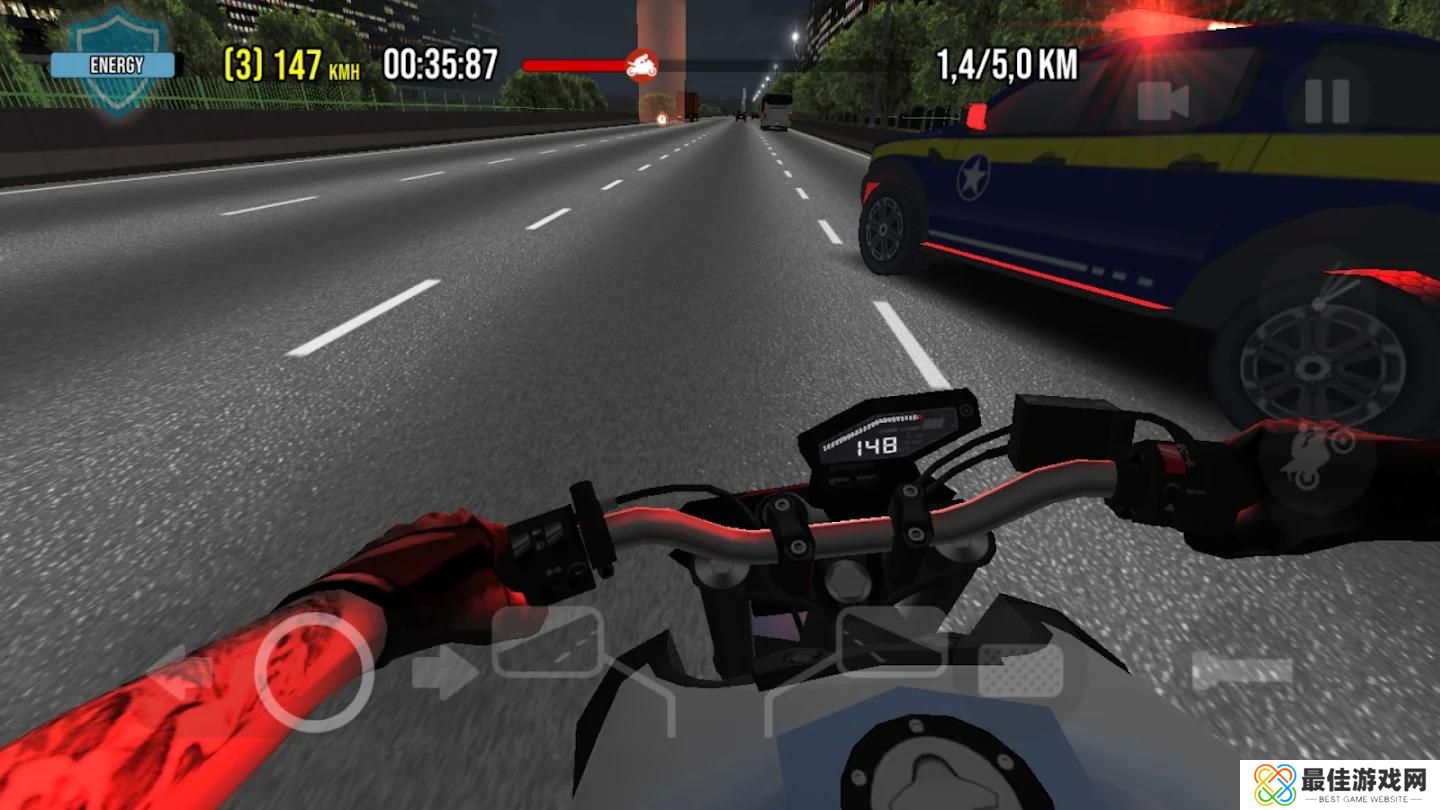Screen dimensions: 1440x810
Task: Tap the right rear-view mirror panel
Action: tap(892, 641)
